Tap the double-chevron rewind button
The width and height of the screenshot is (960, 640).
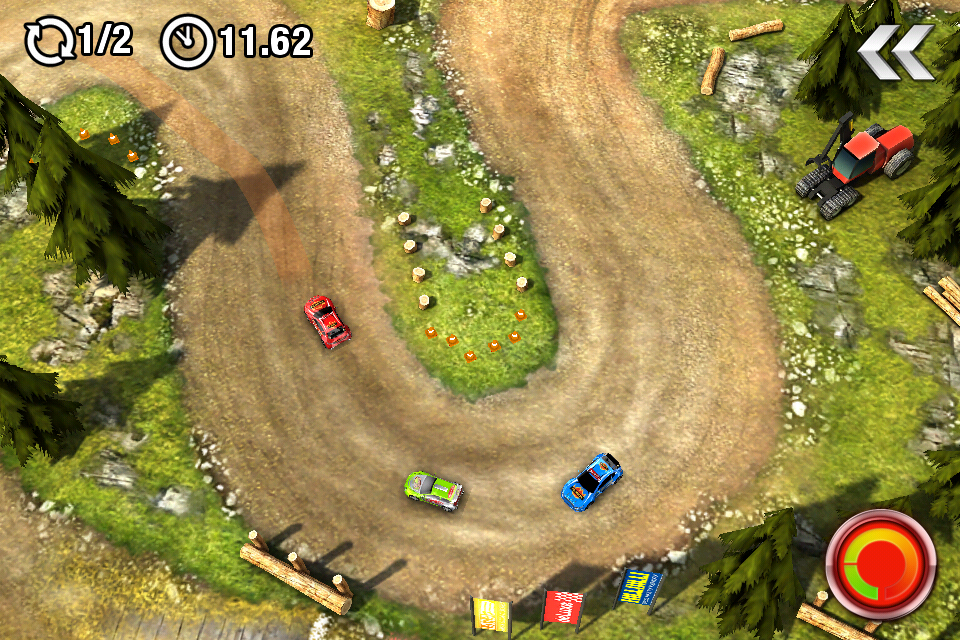[x=896, y=52]
